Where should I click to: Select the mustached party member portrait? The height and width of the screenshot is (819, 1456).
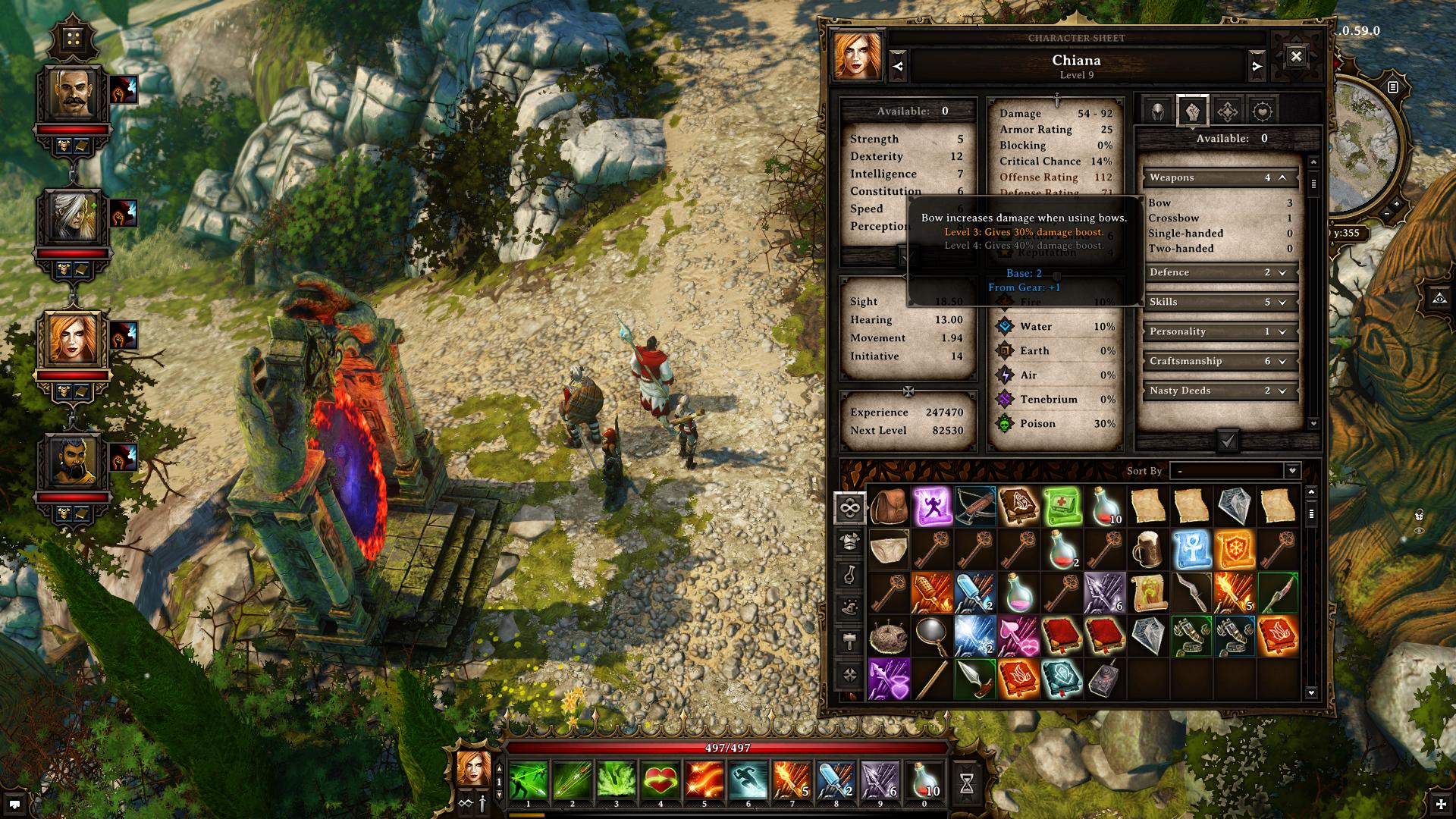click(74, 93)
